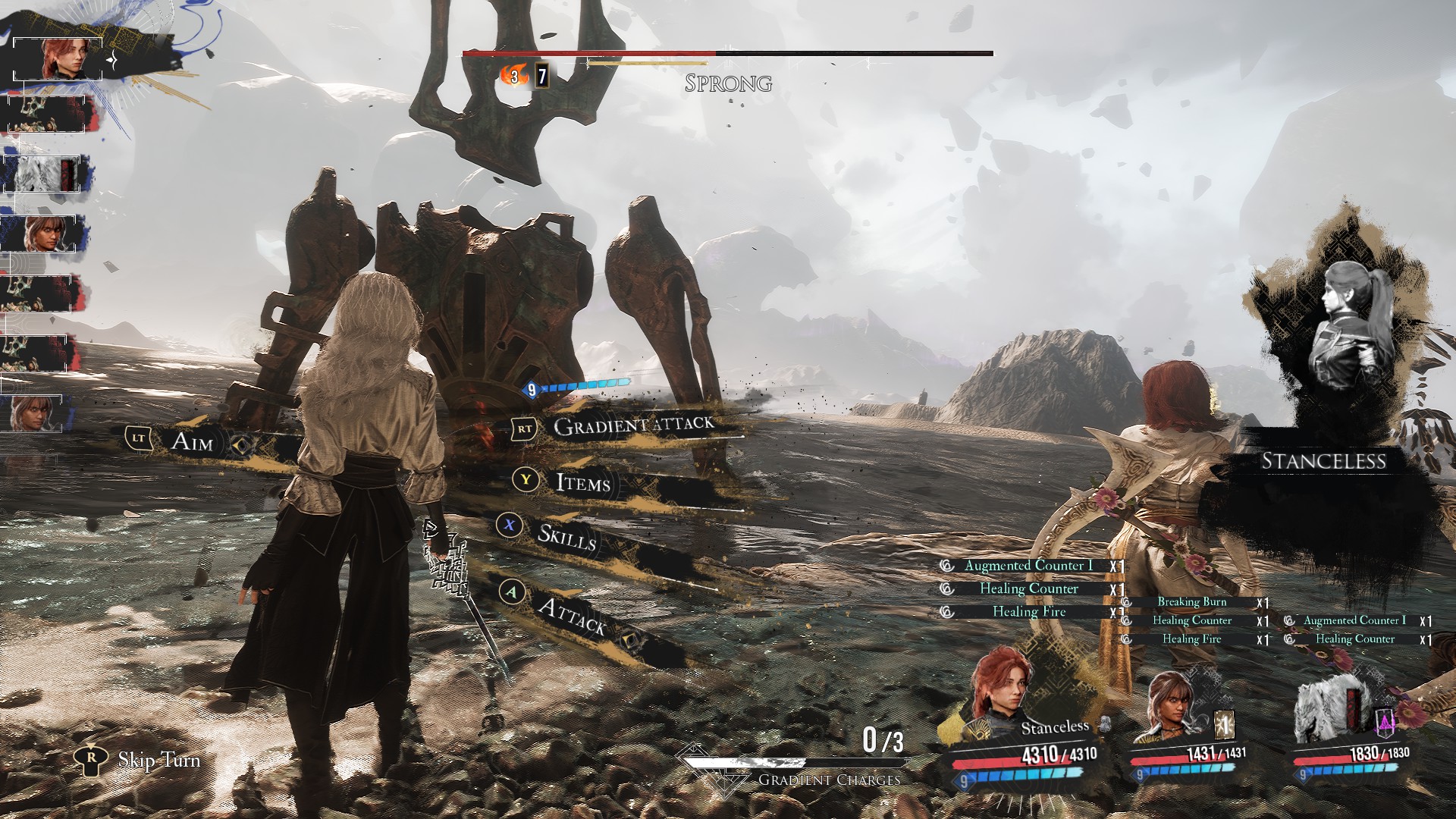This screenshot has width=1456, height=819.
Task: Target the Sprong enemy name label
Action: pos(728,83)
